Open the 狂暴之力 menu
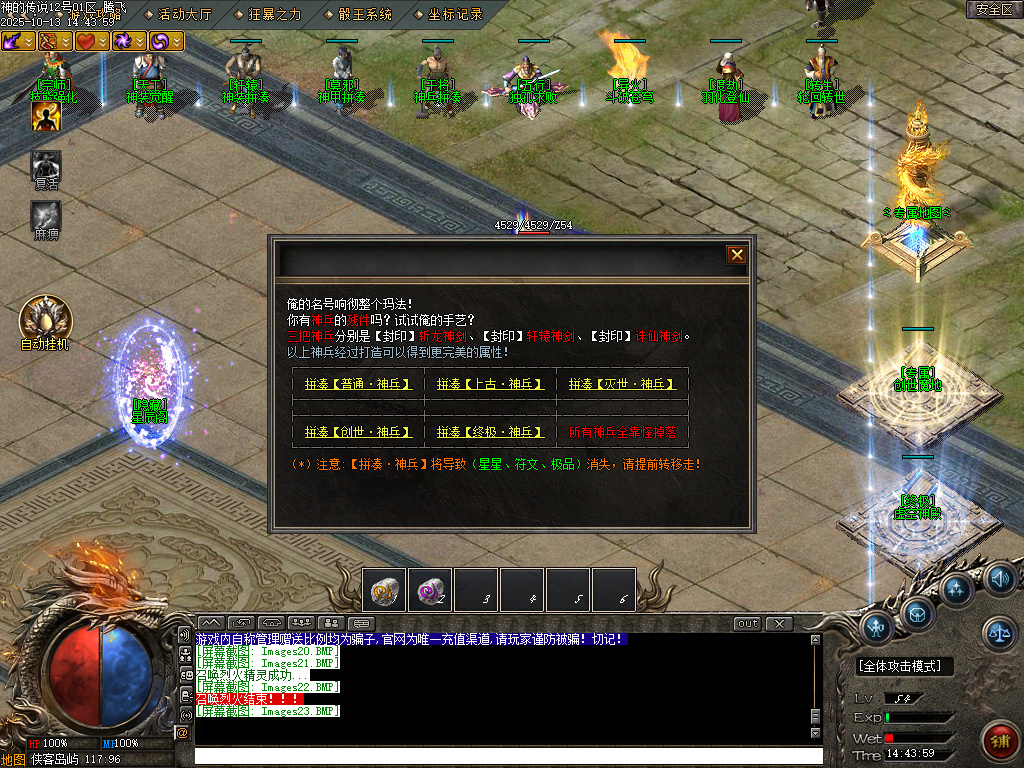1024x768 pixels. click(x=275, y=14)
